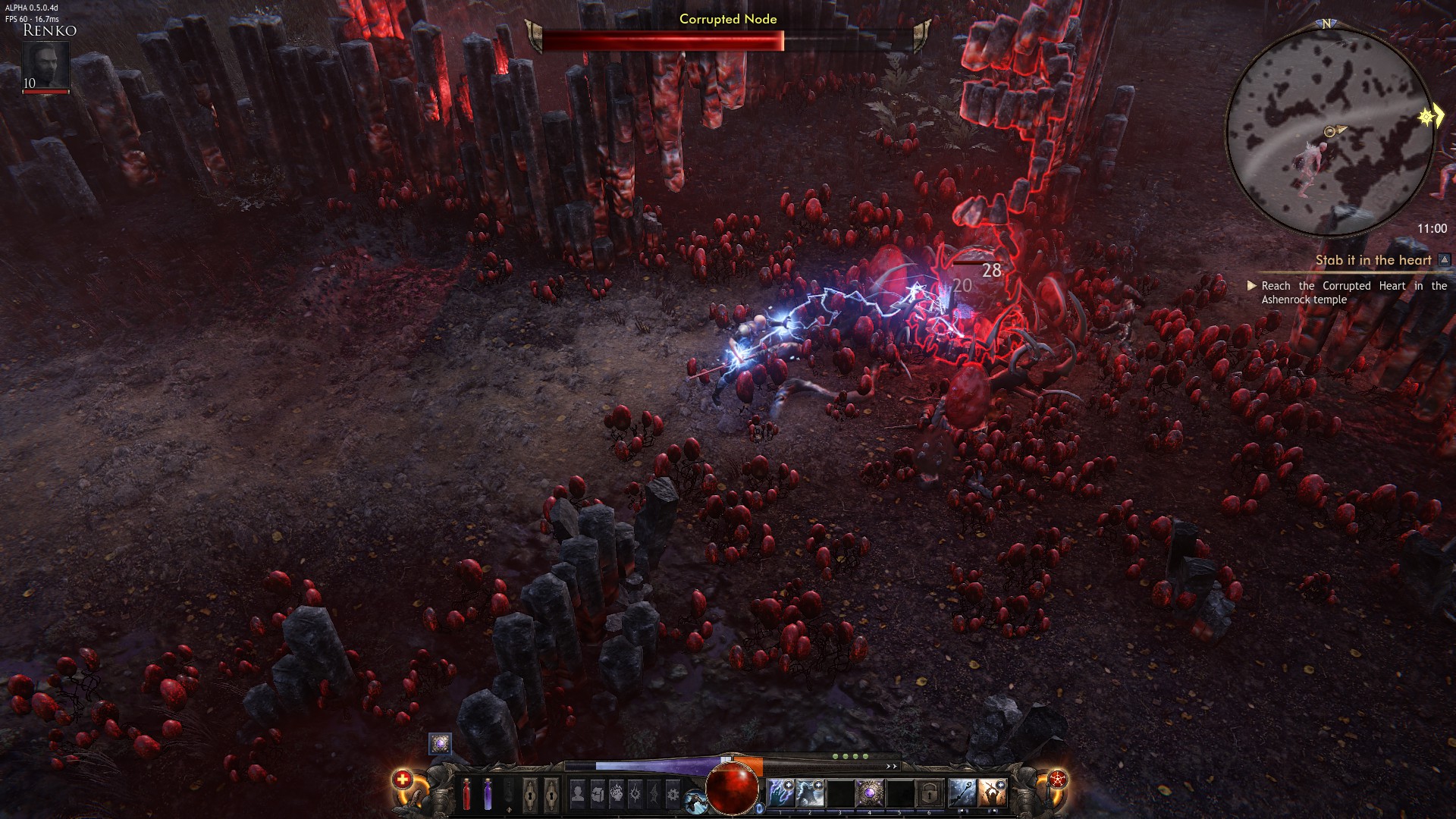Select the lightning staff attack skill
Screen dimensions: 1456x819
[962, 793]
